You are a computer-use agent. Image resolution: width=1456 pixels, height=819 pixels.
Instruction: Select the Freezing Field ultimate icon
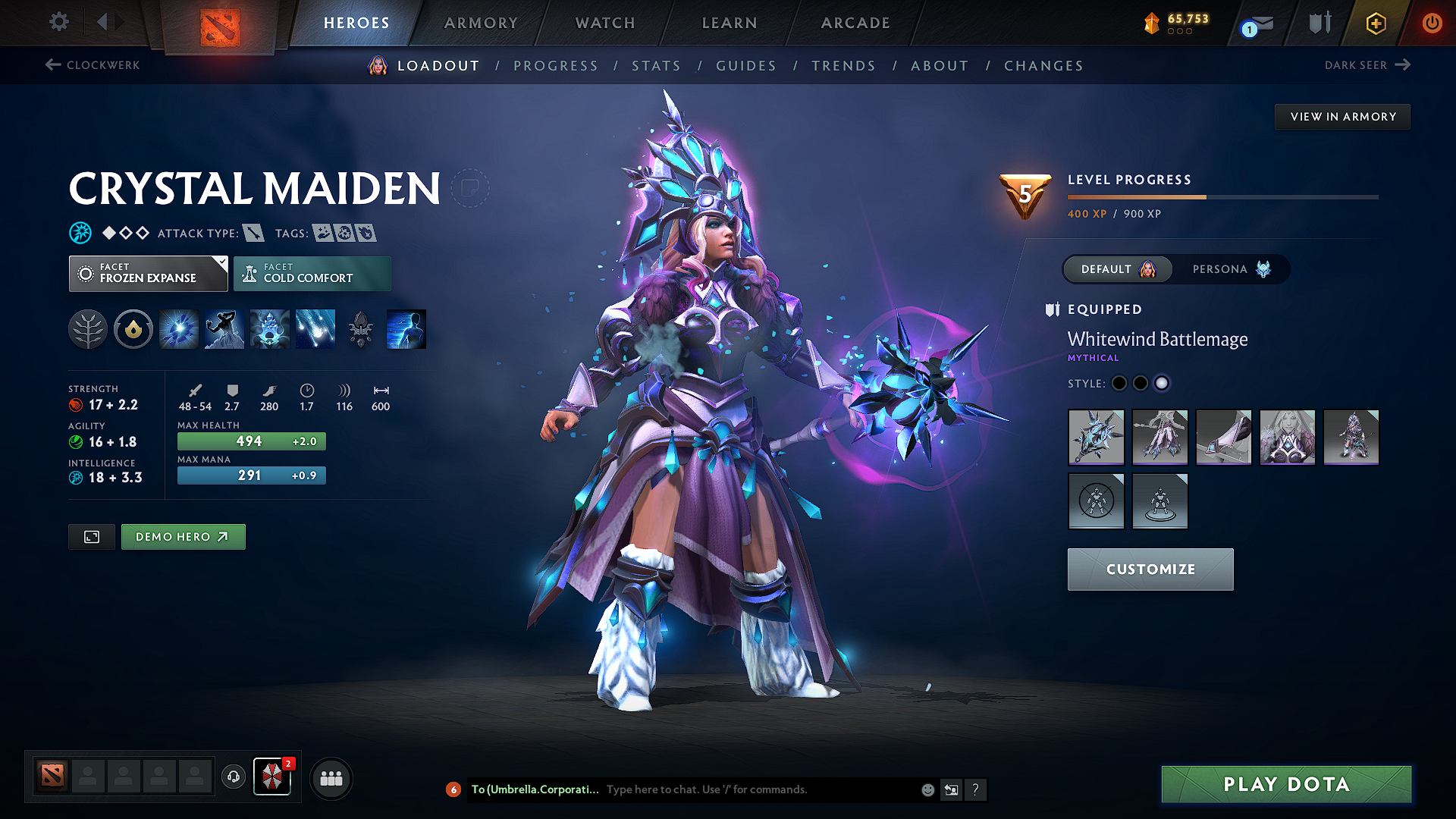pyautogui.click(x=315, y=328)
